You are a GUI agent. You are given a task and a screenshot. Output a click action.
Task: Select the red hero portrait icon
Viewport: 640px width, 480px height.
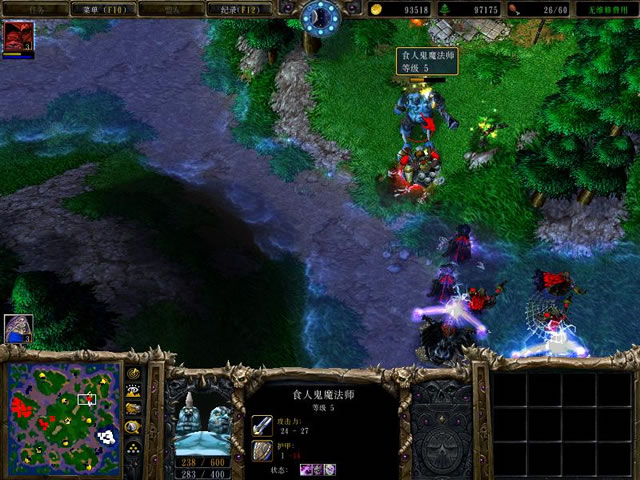17,37
